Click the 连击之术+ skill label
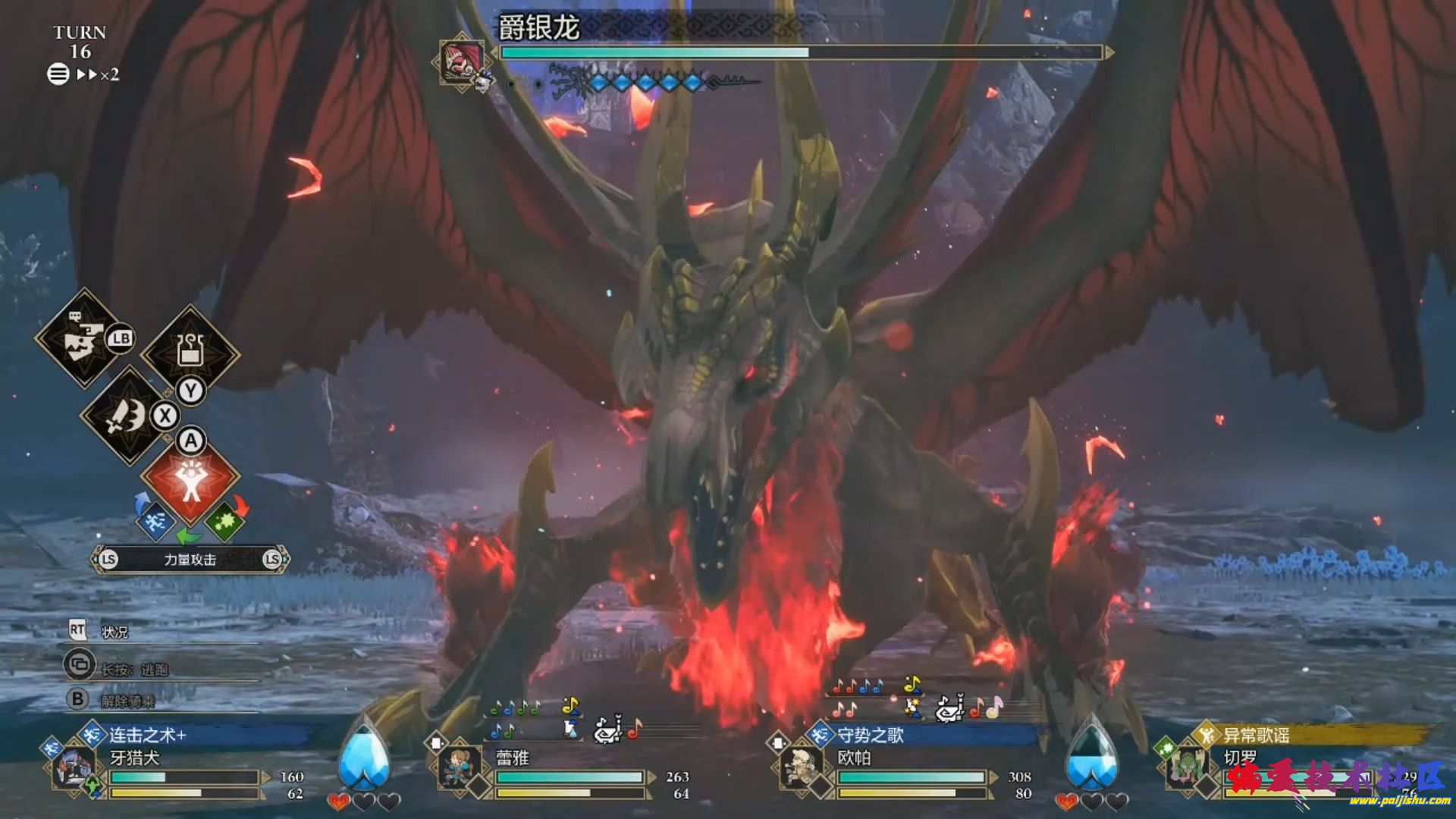The image size is (1456, 819). pos(148,735)
